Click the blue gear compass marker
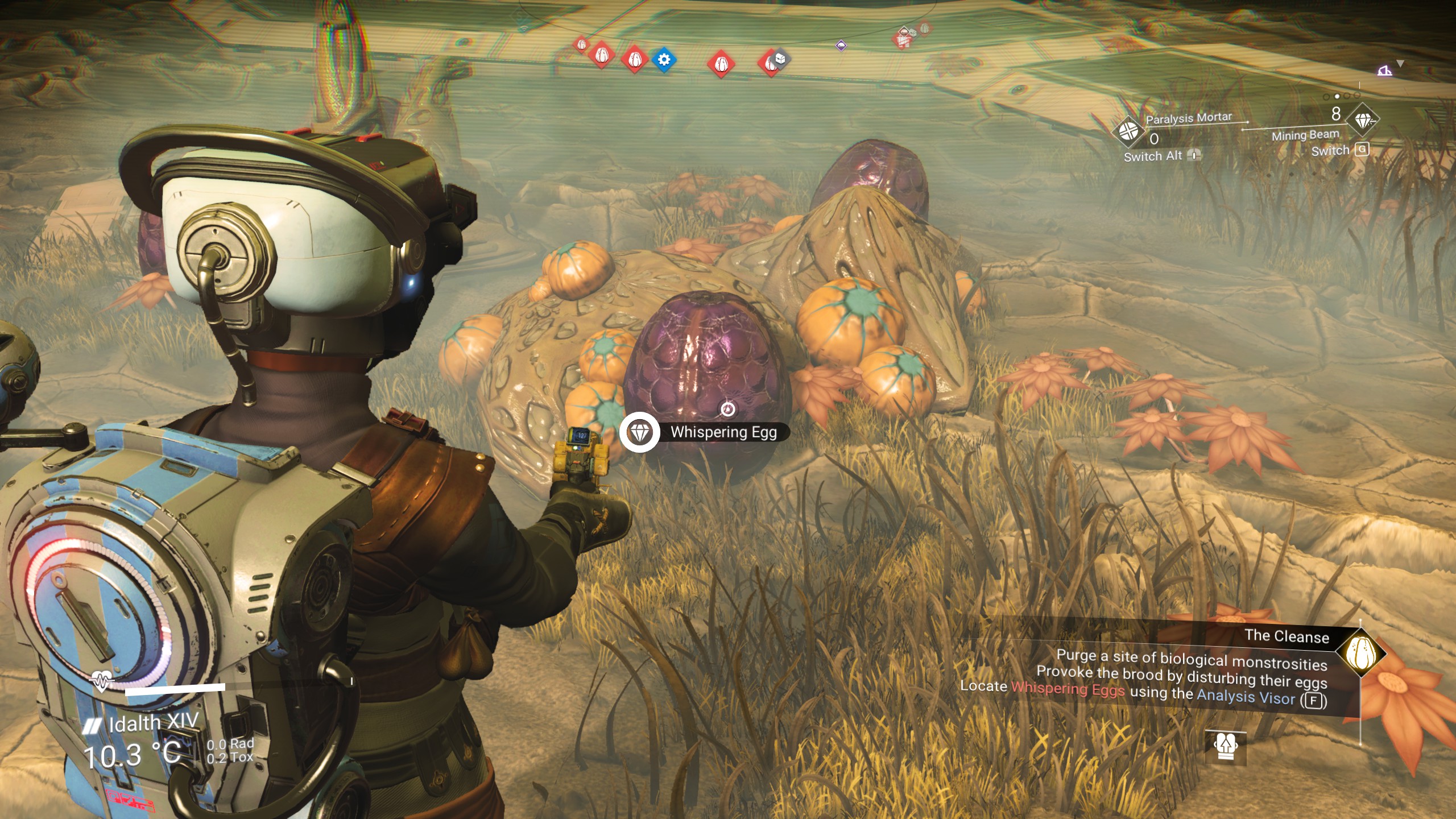Screen dimensions: 1456x819 click(x=663, y=60)
